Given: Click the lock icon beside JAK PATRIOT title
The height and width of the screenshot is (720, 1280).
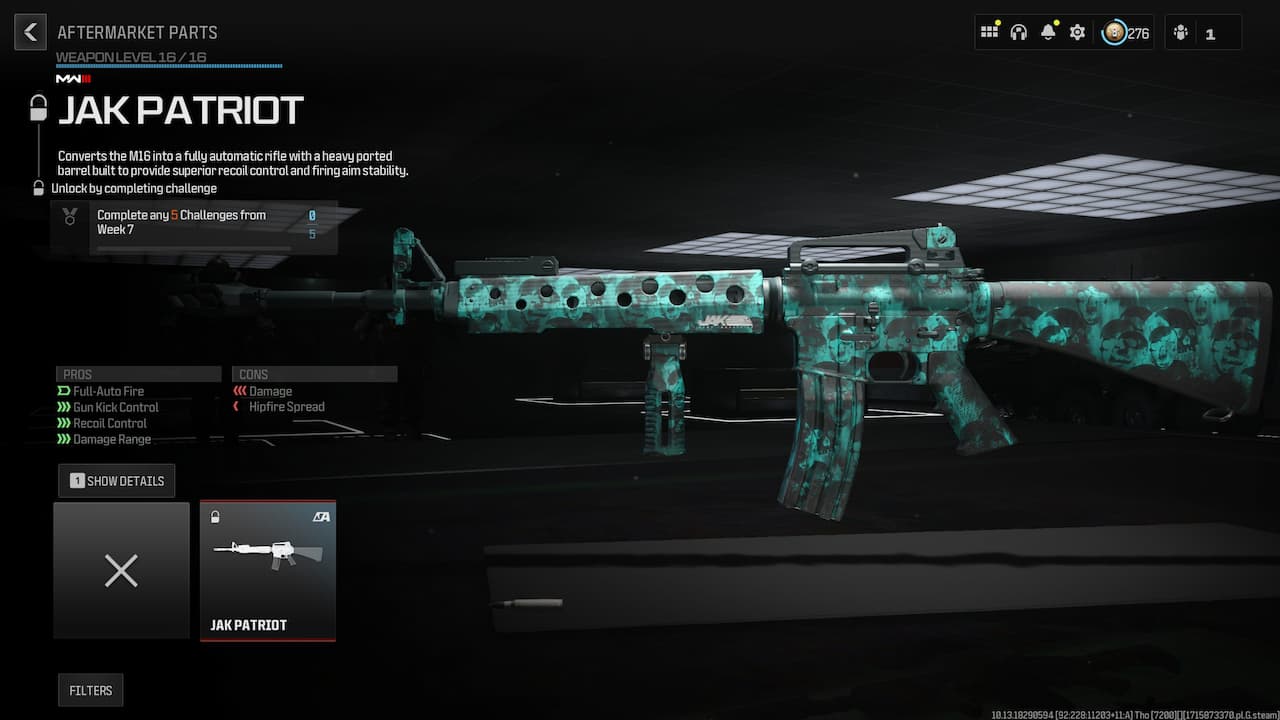Looking at the screenshot, I should tap(37, 107).
